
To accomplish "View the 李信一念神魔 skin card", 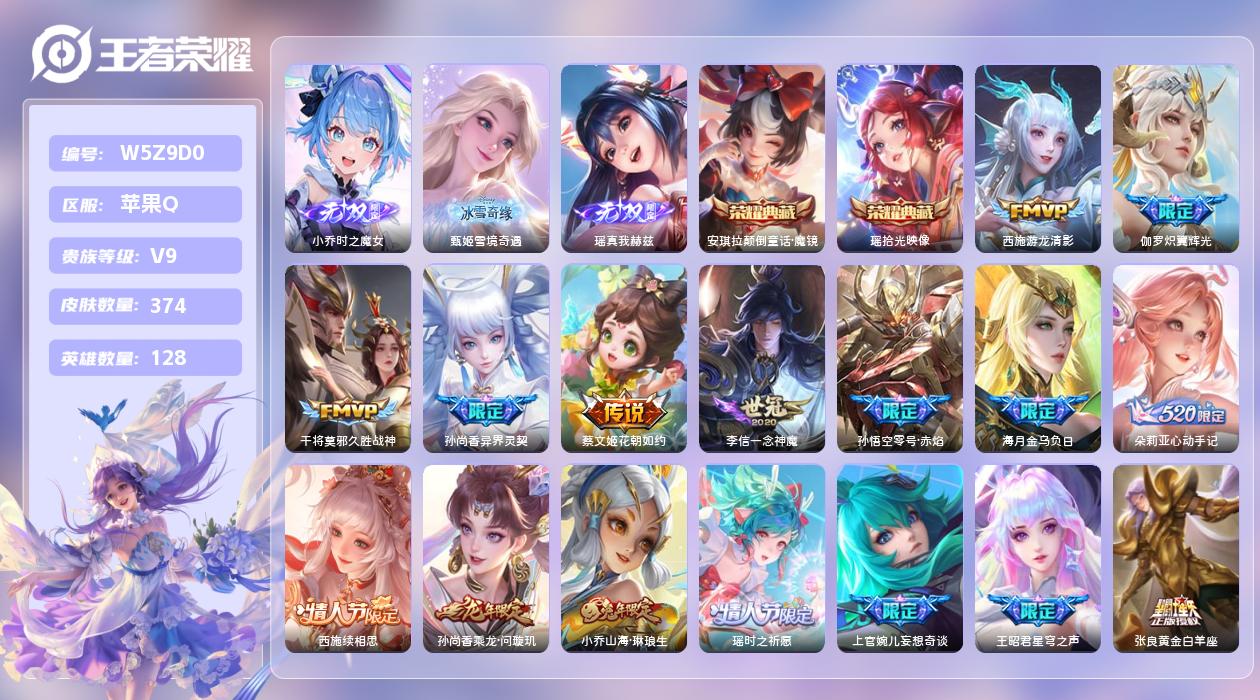I will coord(762,358).
